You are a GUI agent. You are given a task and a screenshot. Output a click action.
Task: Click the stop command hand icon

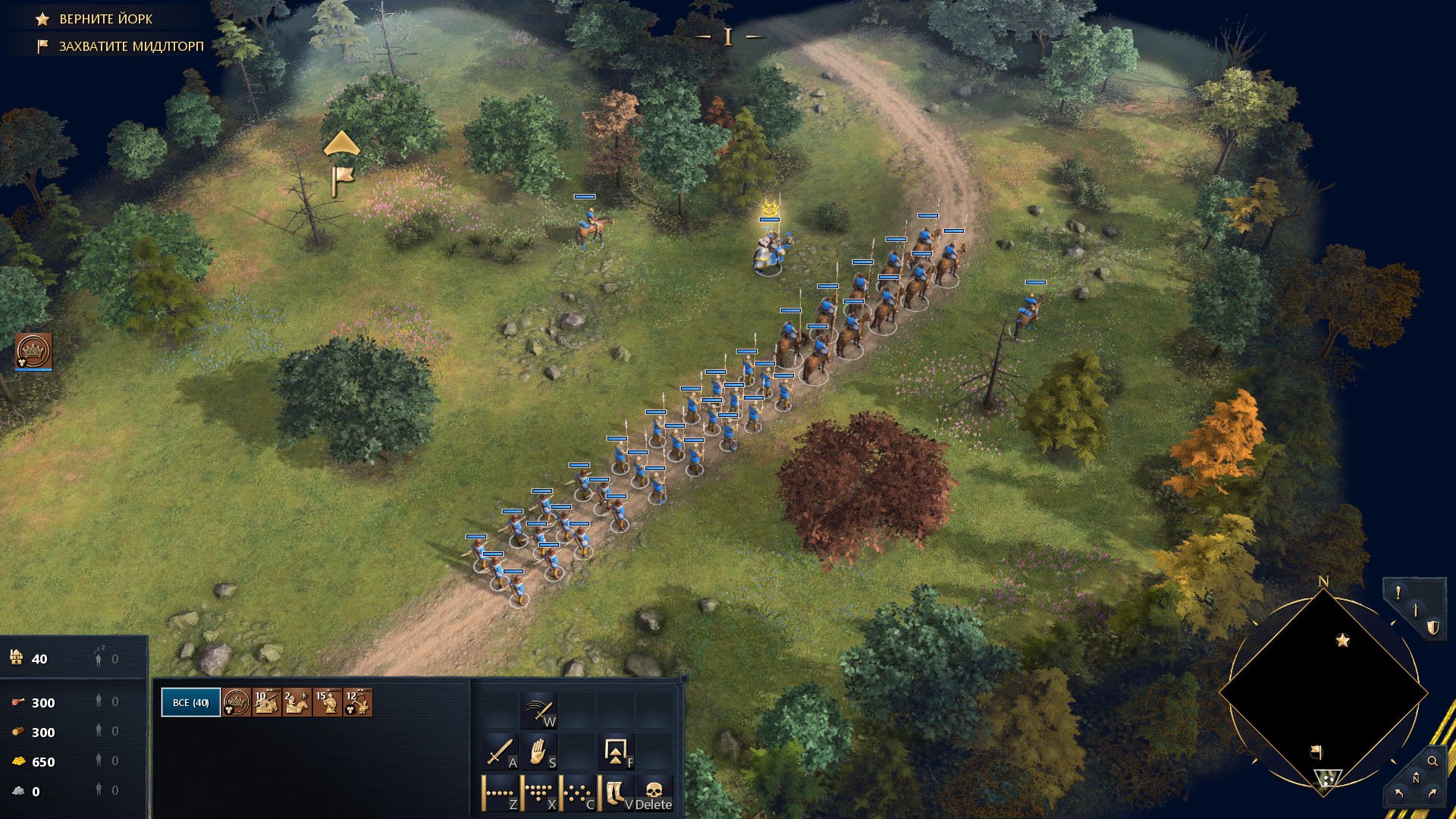point(538,752)
